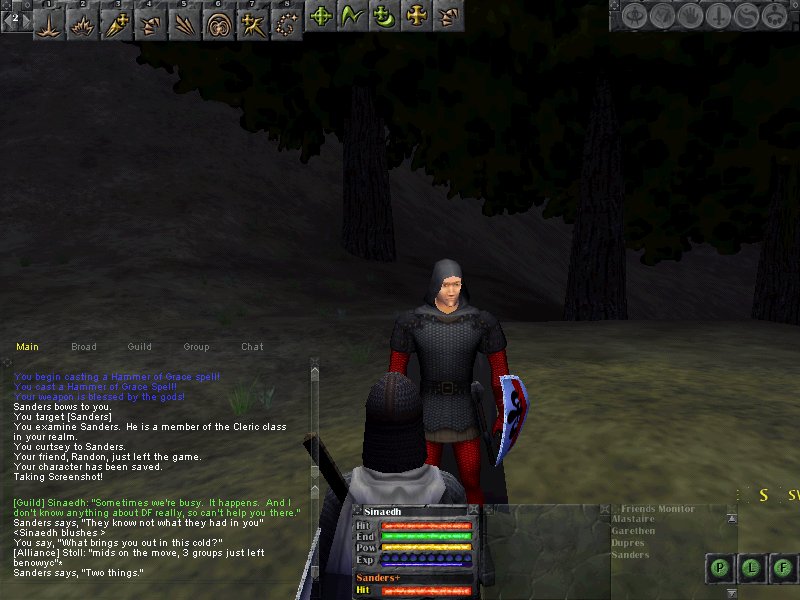Open the sword icon panel
Screen dimensions: 800x600
[717, 16]
